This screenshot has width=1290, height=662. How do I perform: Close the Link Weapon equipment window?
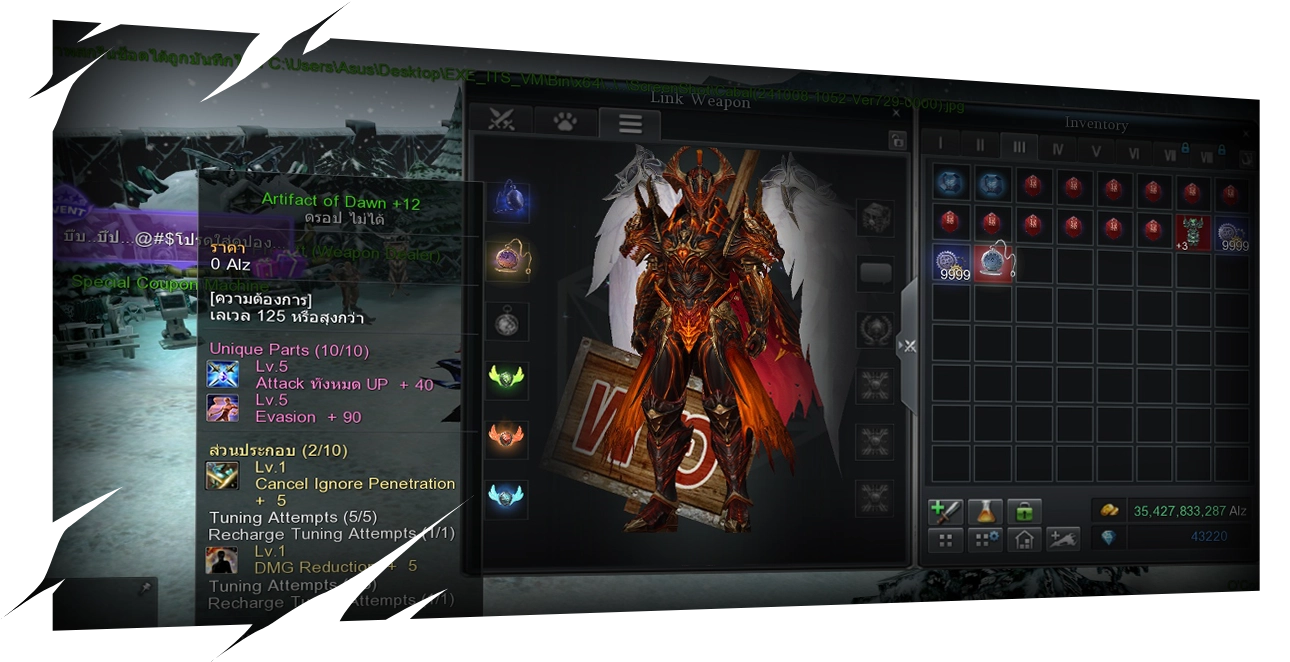[x=895, y=114]
